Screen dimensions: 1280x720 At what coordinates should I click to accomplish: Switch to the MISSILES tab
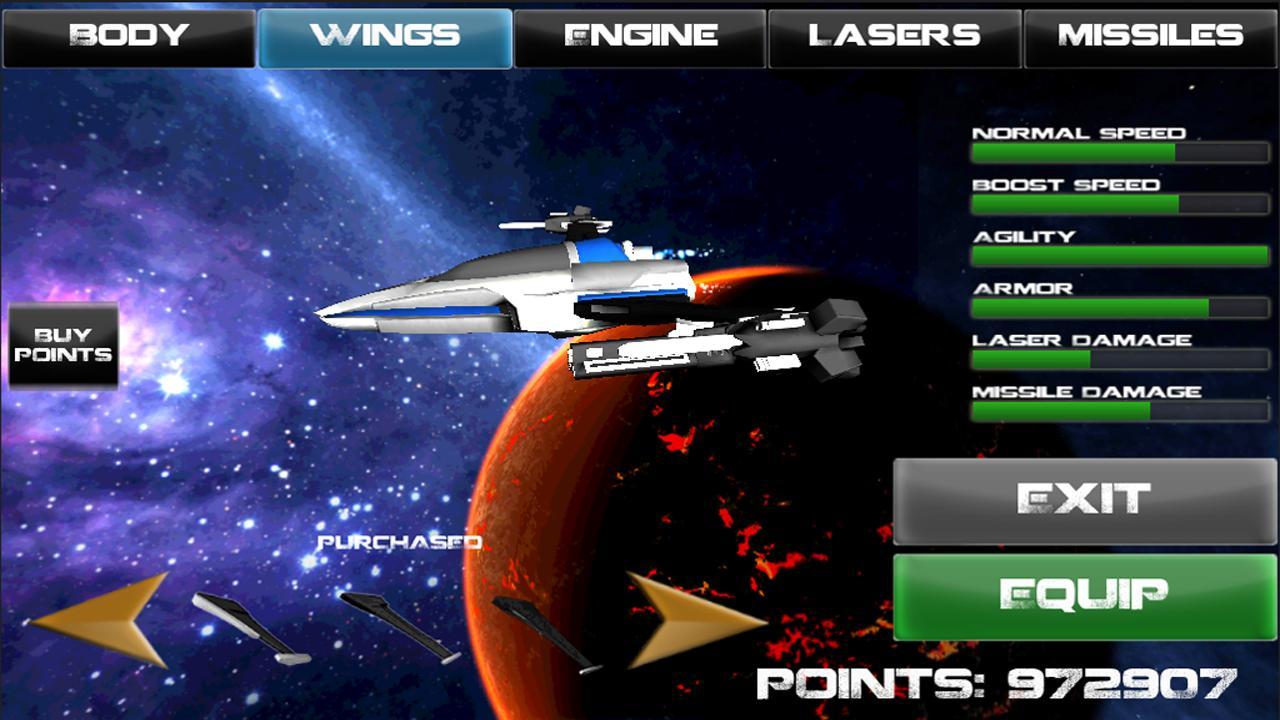[x=1150, y=36]
